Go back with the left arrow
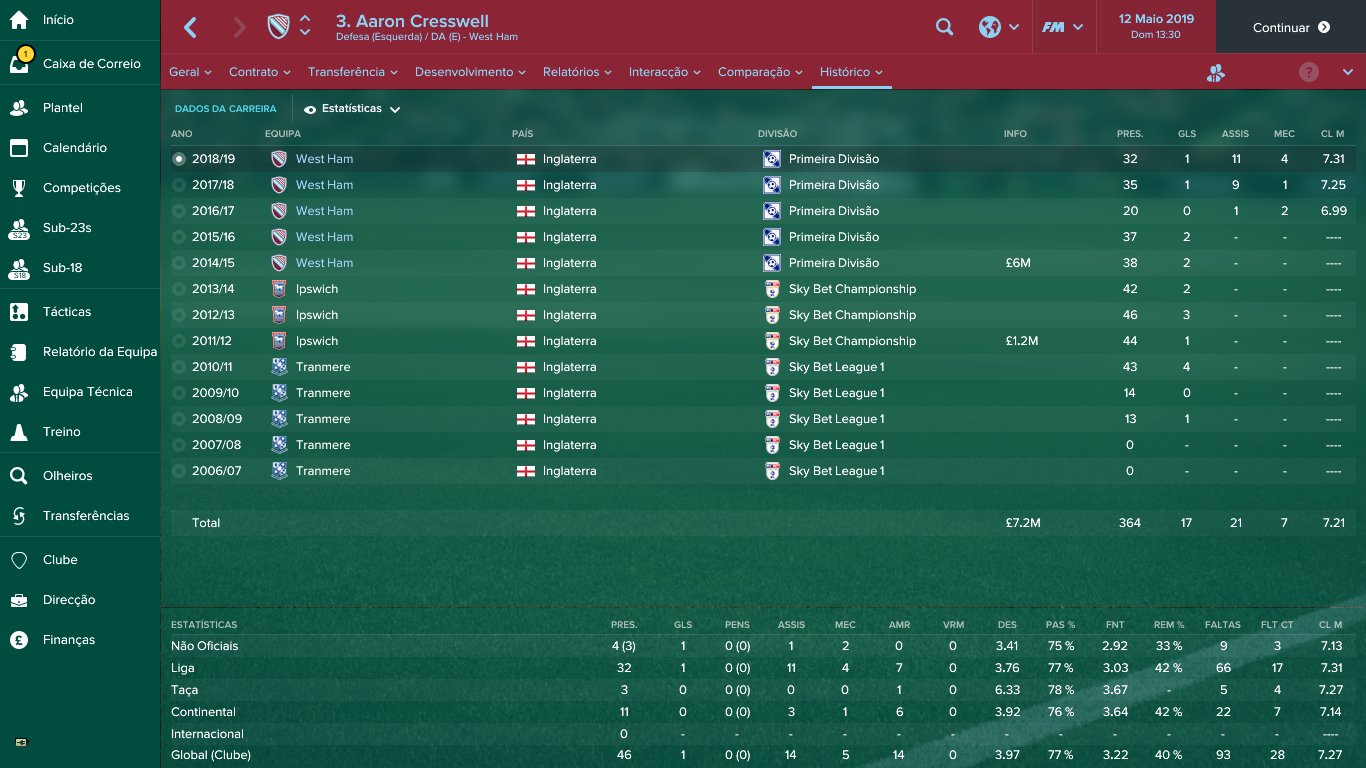 (190, 28)
